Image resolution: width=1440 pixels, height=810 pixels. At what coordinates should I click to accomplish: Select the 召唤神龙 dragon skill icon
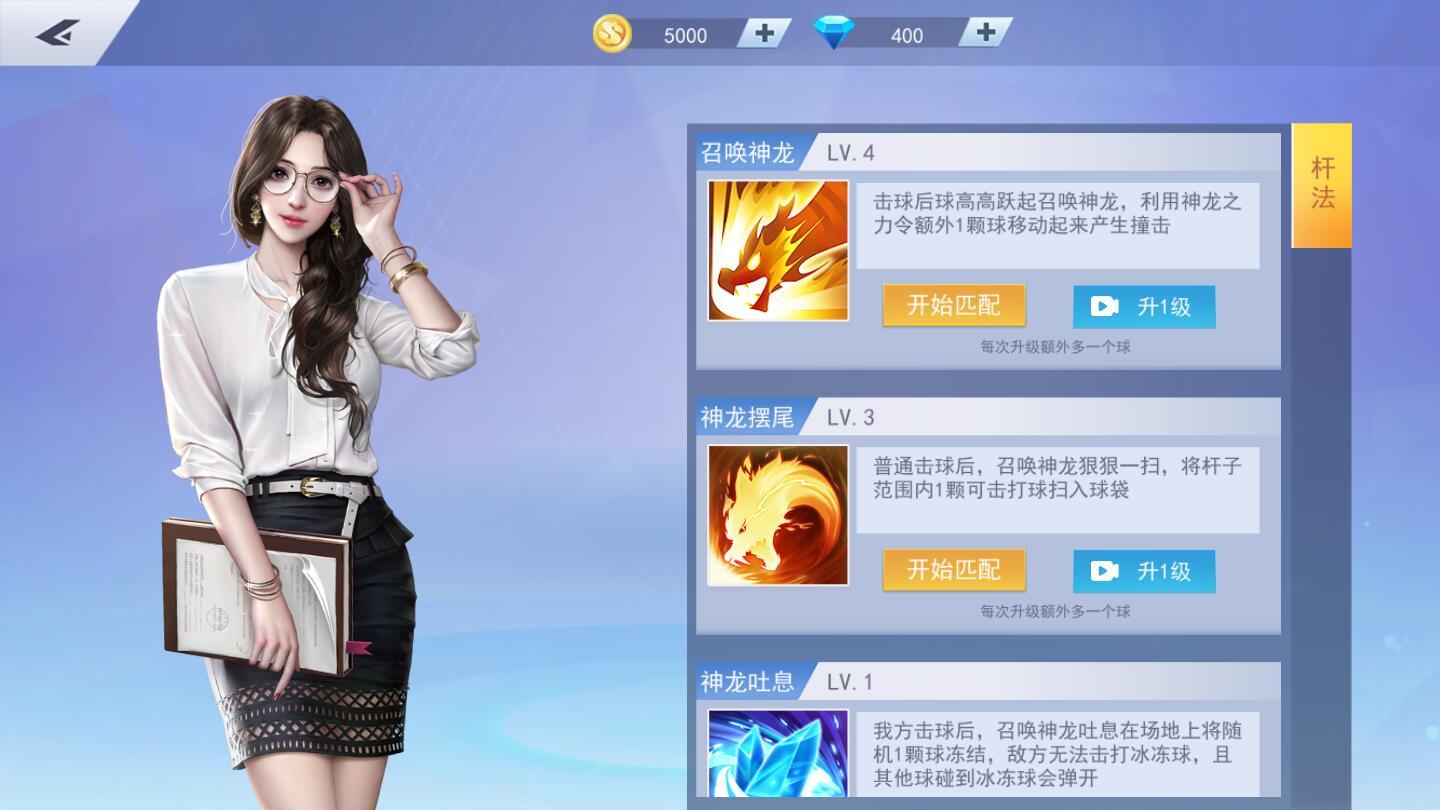[779, 249]
